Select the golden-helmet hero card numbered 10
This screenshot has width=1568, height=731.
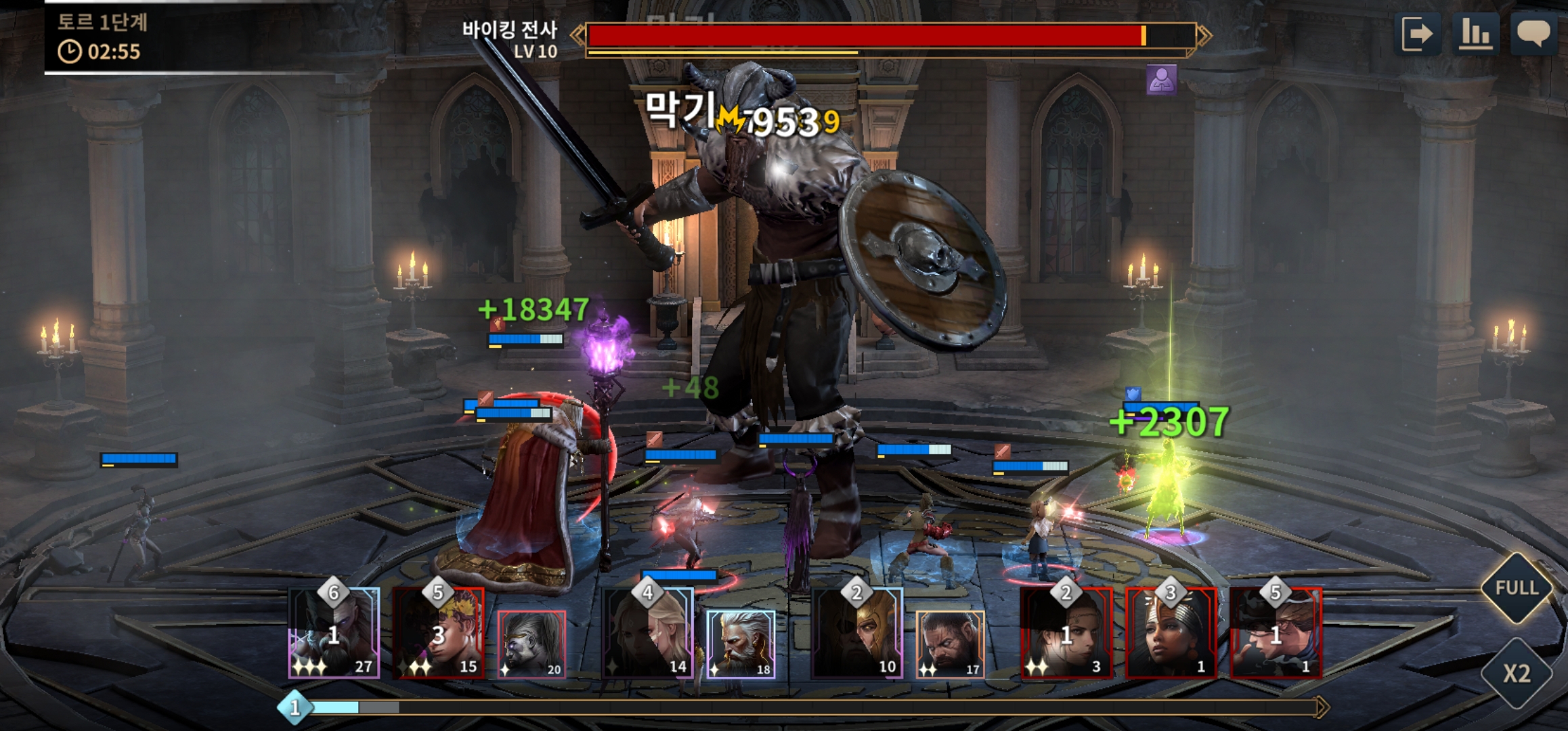point(857,633)
